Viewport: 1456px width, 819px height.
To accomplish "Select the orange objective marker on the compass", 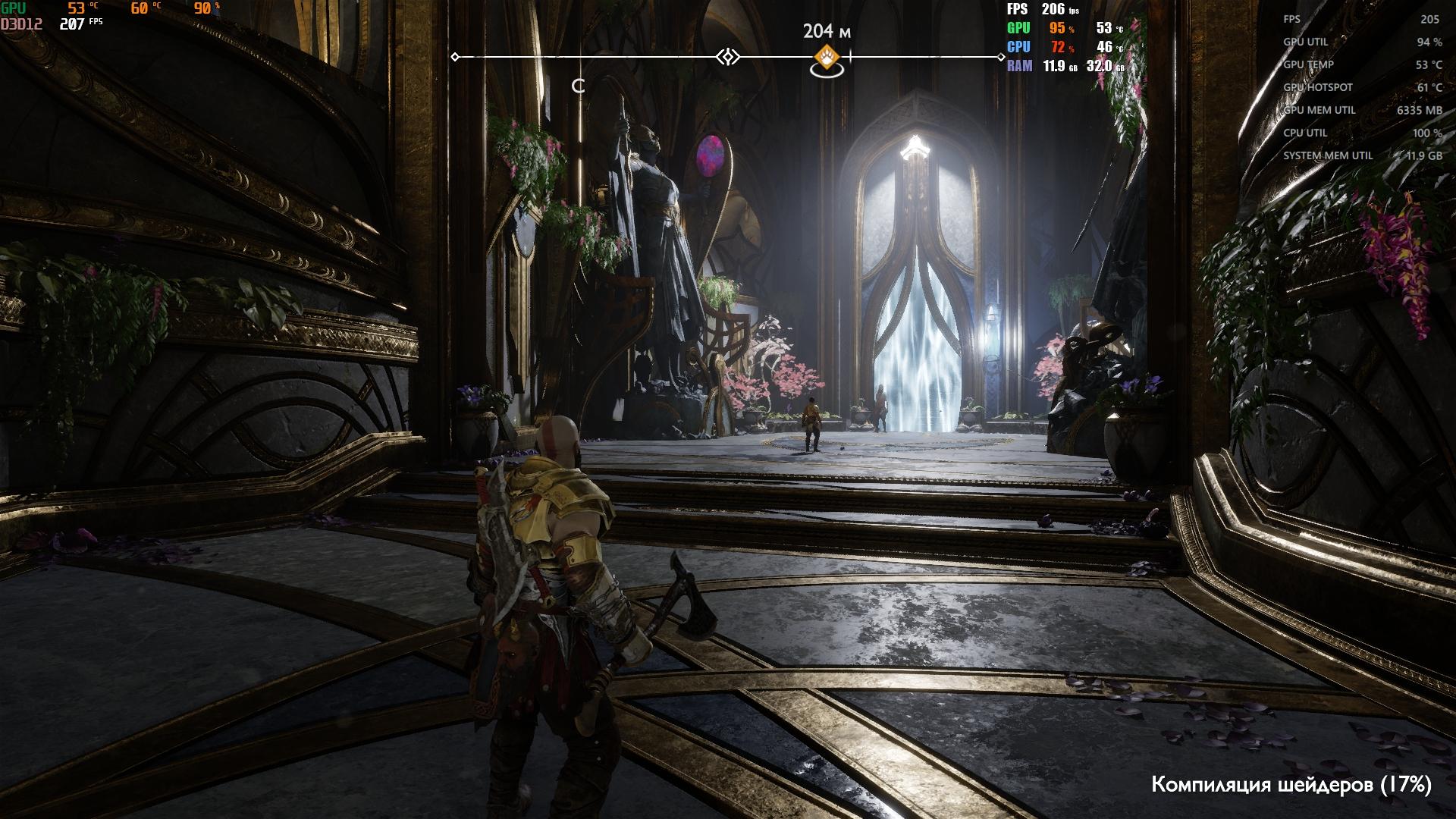I will [x=827, y=57].
